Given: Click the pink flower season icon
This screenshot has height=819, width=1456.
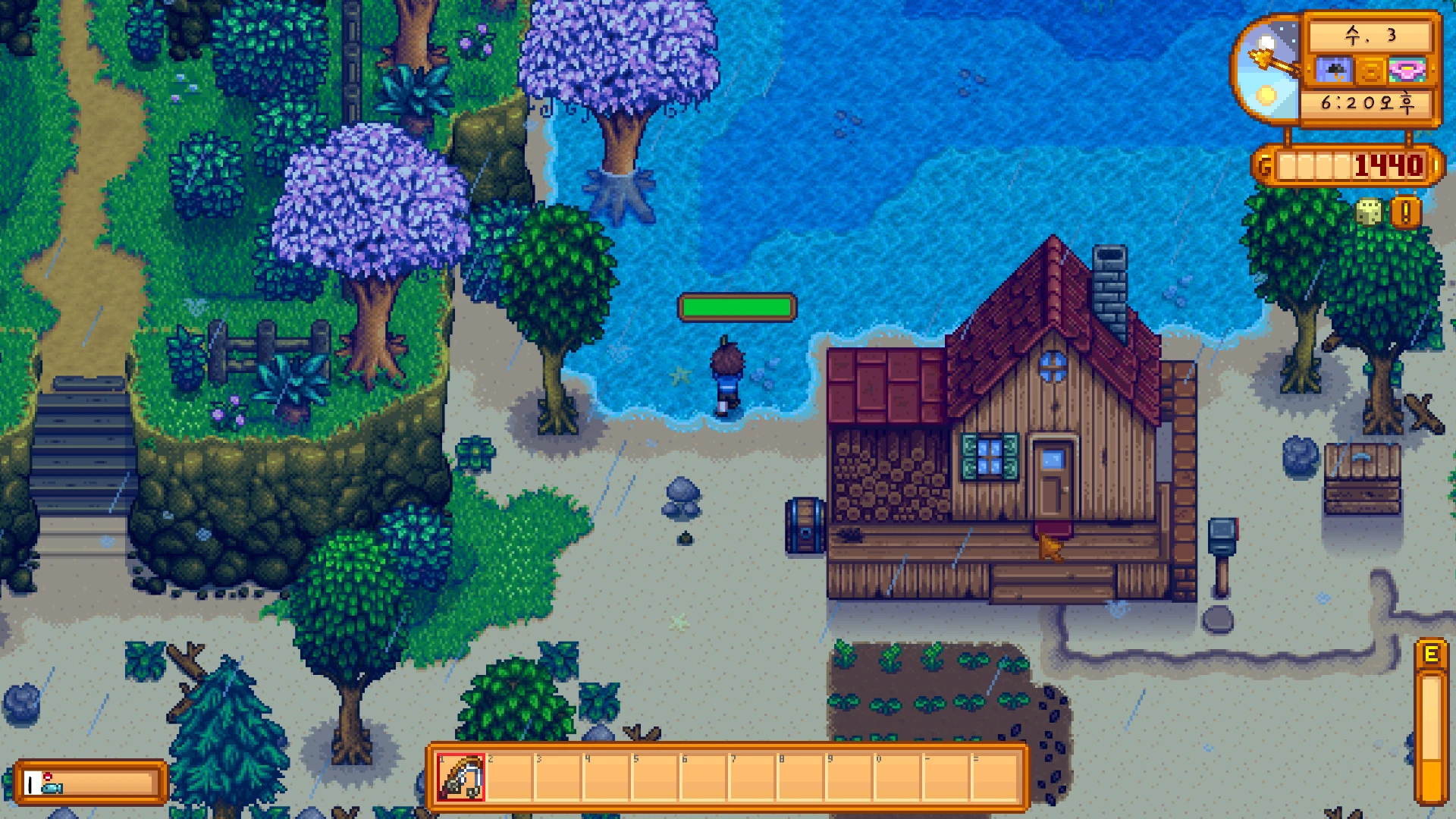Looking at the screenshot, I should coord(1407,71).
